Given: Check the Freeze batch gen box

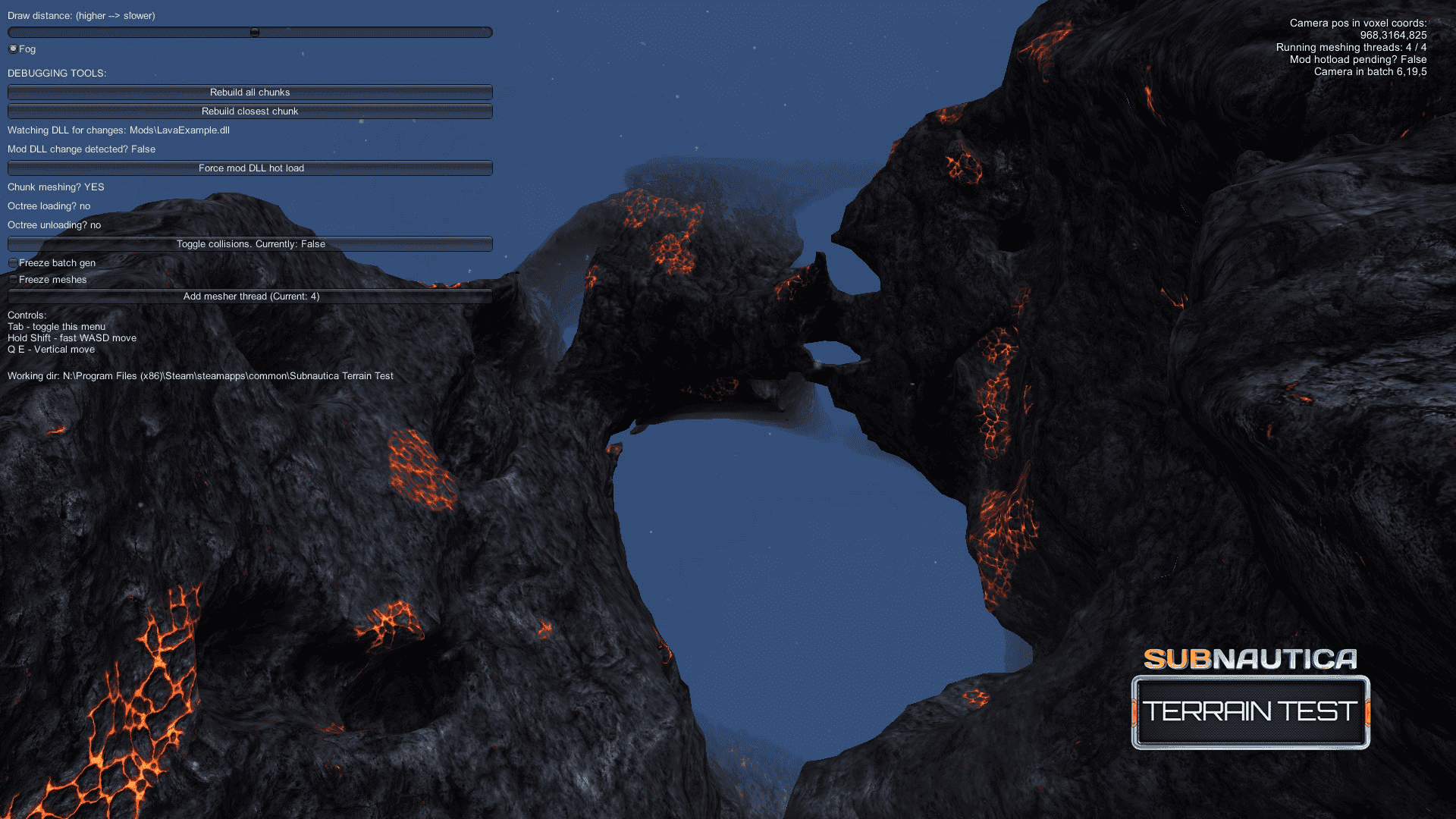Looking at the screenshot, I should [x=13, y=262].
